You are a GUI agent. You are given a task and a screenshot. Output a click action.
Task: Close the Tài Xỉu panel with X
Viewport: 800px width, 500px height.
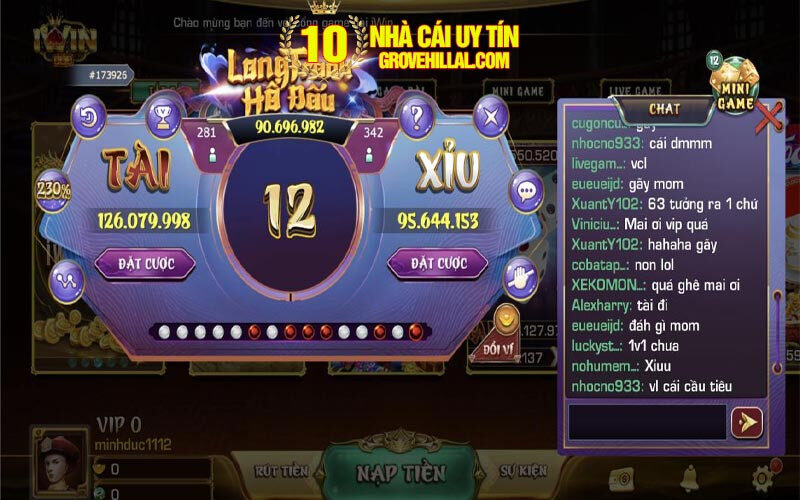489,117
